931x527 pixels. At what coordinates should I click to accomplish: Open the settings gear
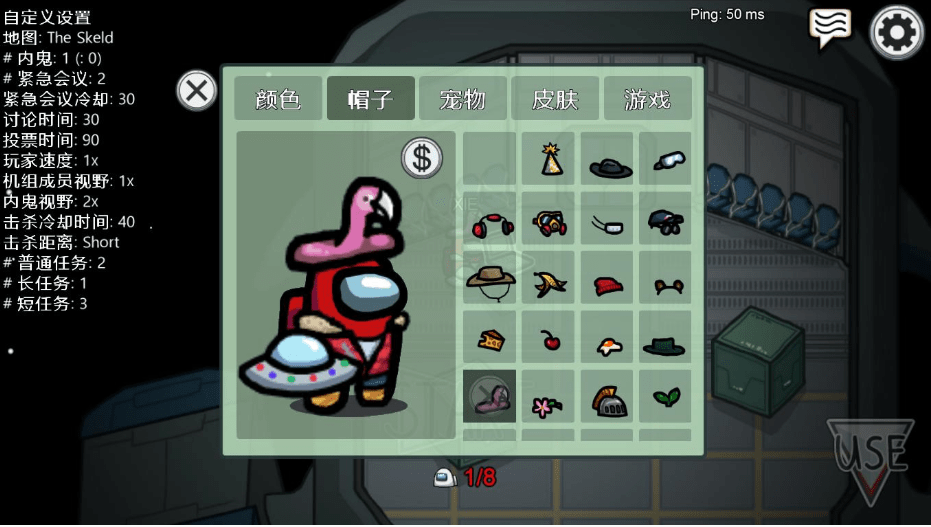pyautogui.click(x=897, y=33)
